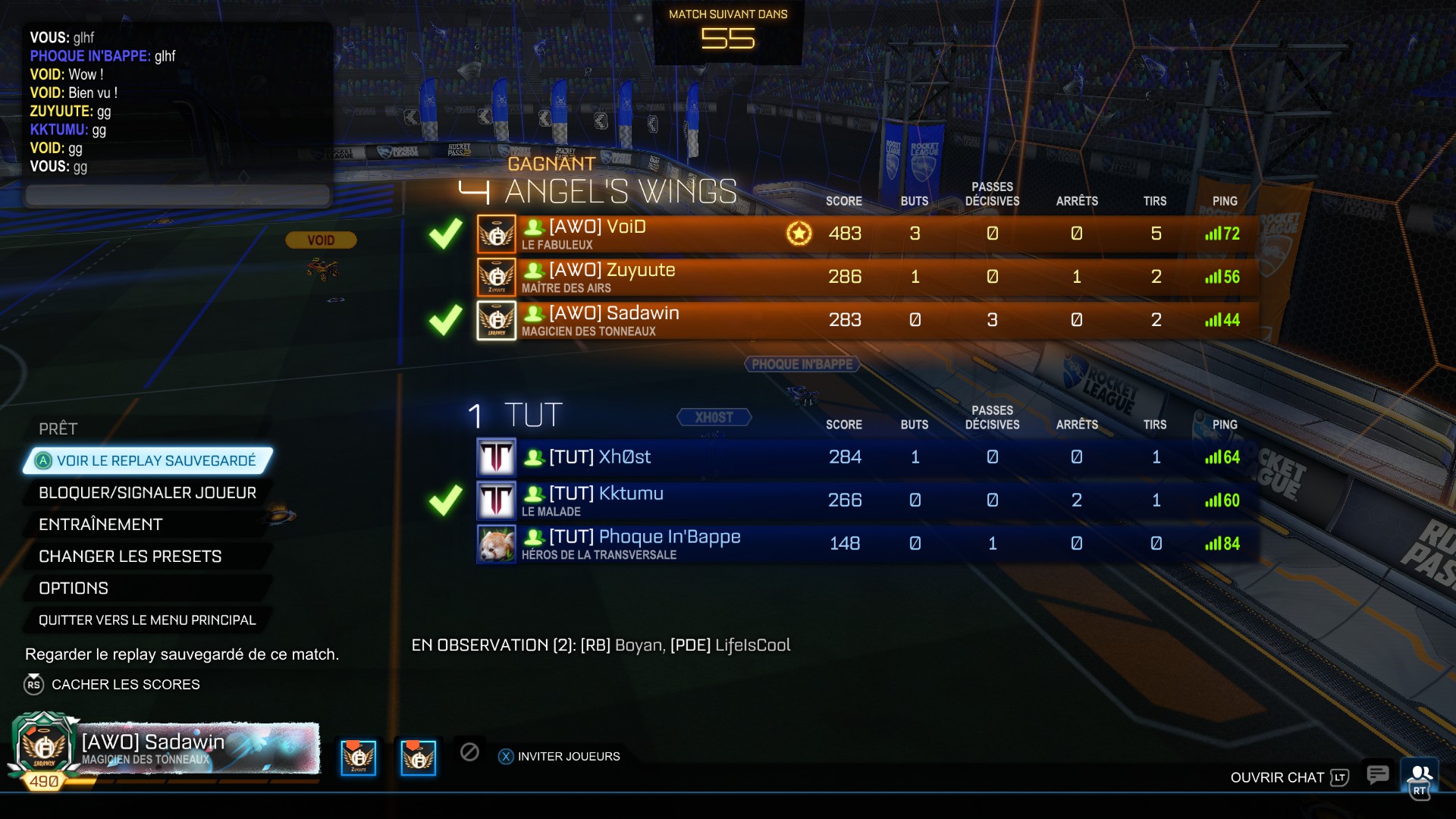Open Changer les Presets
1456x819 pixels.
pyautogui.click(x=130, y=557)
